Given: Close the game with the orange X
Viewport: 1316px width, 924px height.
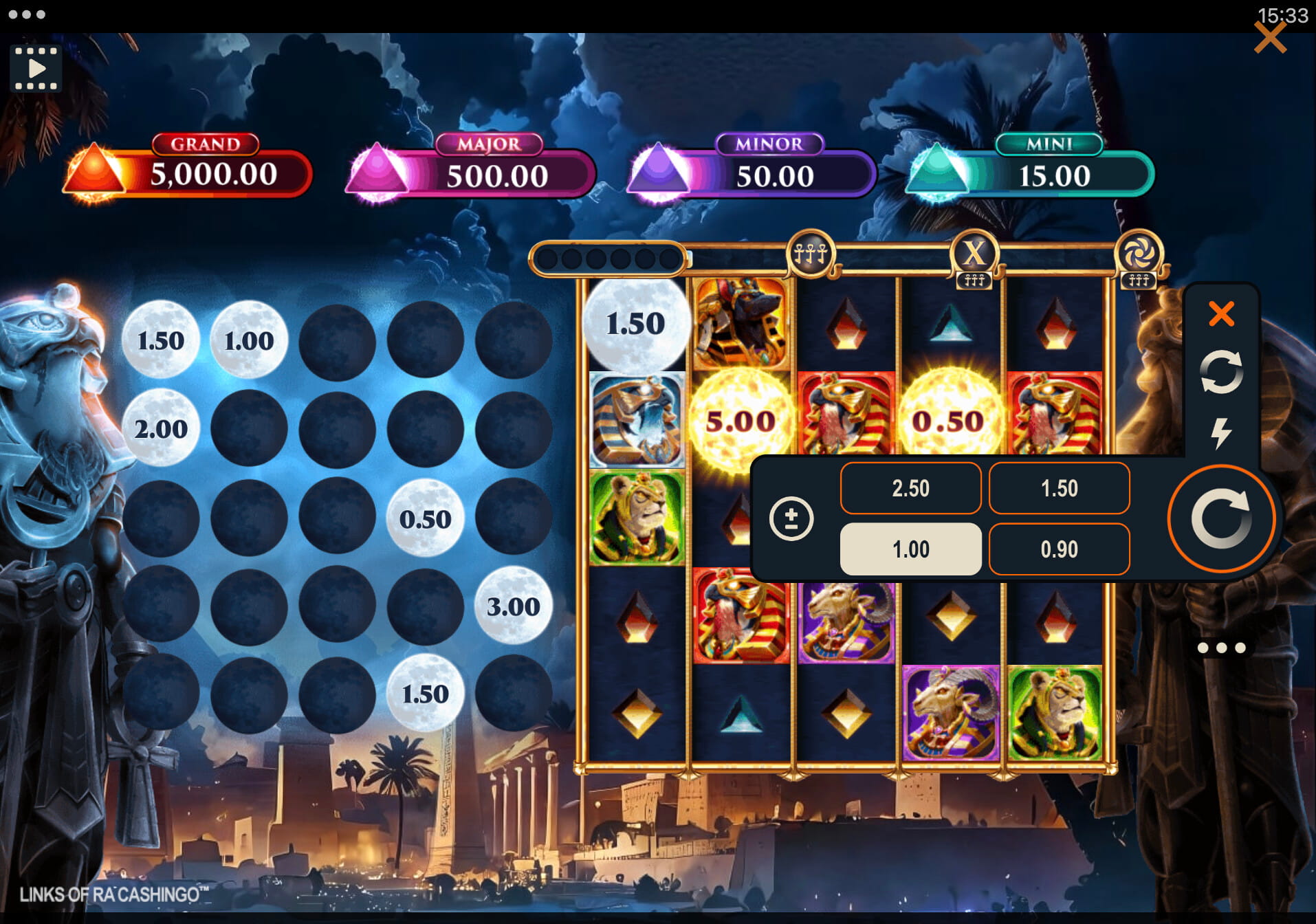Looking at the screenshot, I should [x=1269, y=38].
